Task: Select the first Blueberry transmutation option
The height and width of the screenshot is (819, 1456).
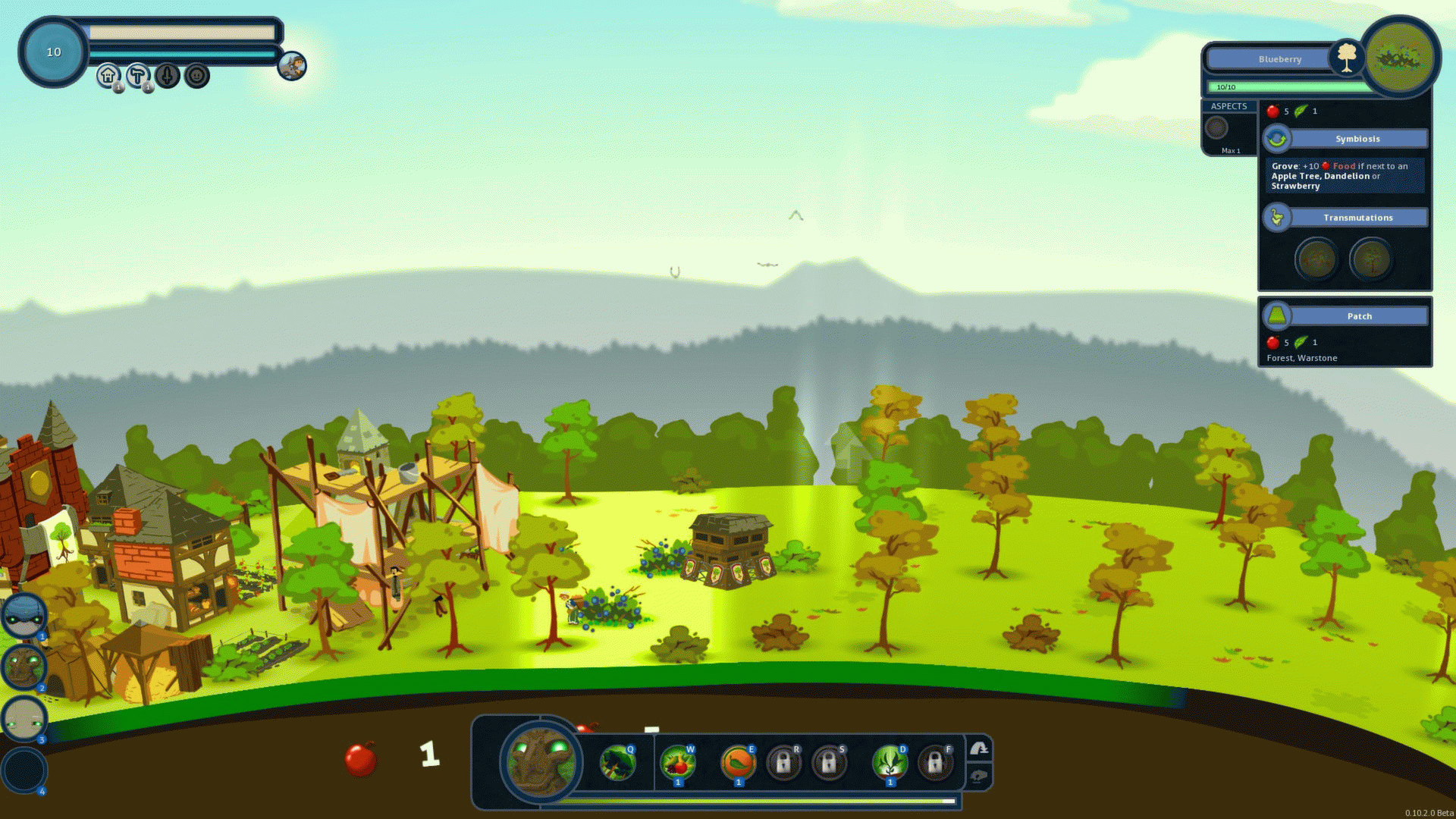Action: (1316, 259)
